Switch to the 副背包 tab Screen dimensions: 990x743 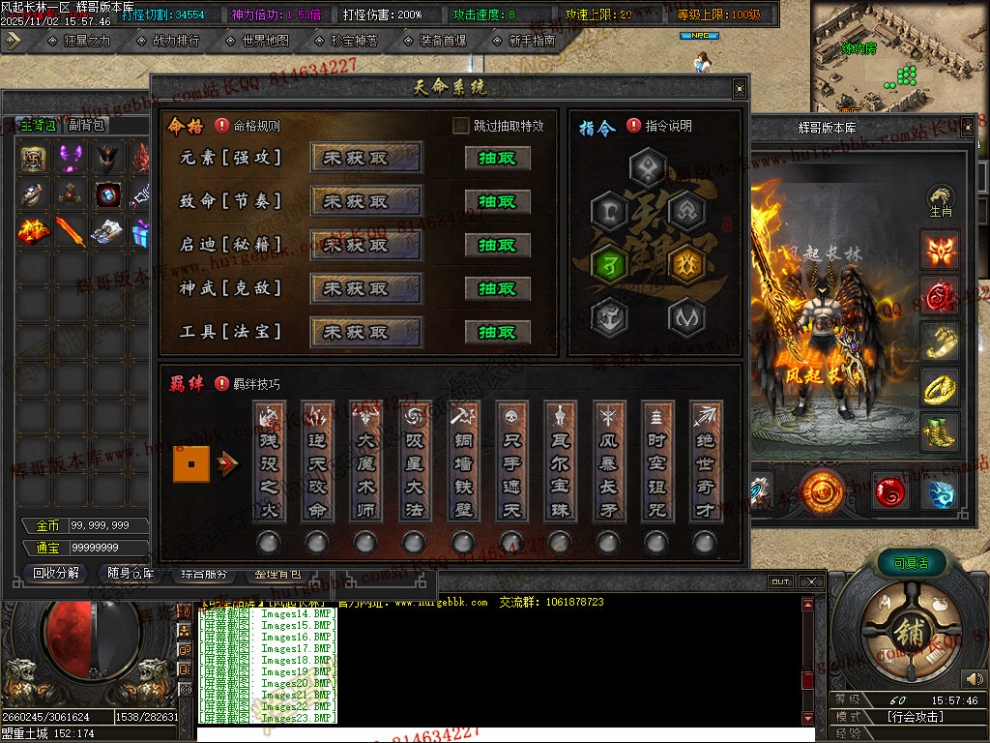pos(86,125)
